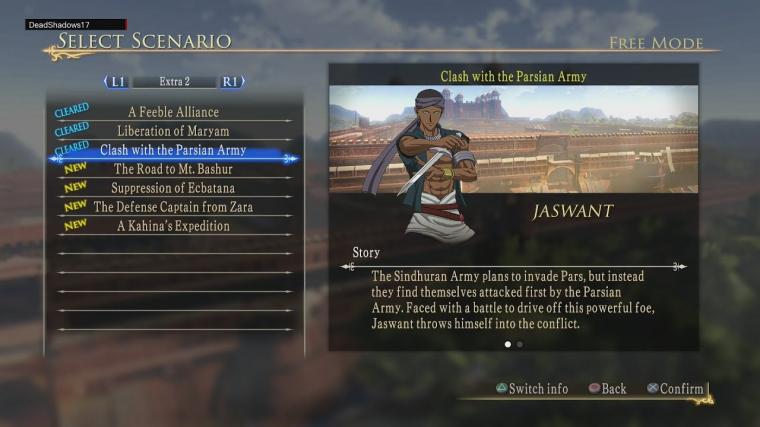Viewport: 760px width, 427px height.
Task: Show the second story info page dot
Action: (x=520, y=344)
